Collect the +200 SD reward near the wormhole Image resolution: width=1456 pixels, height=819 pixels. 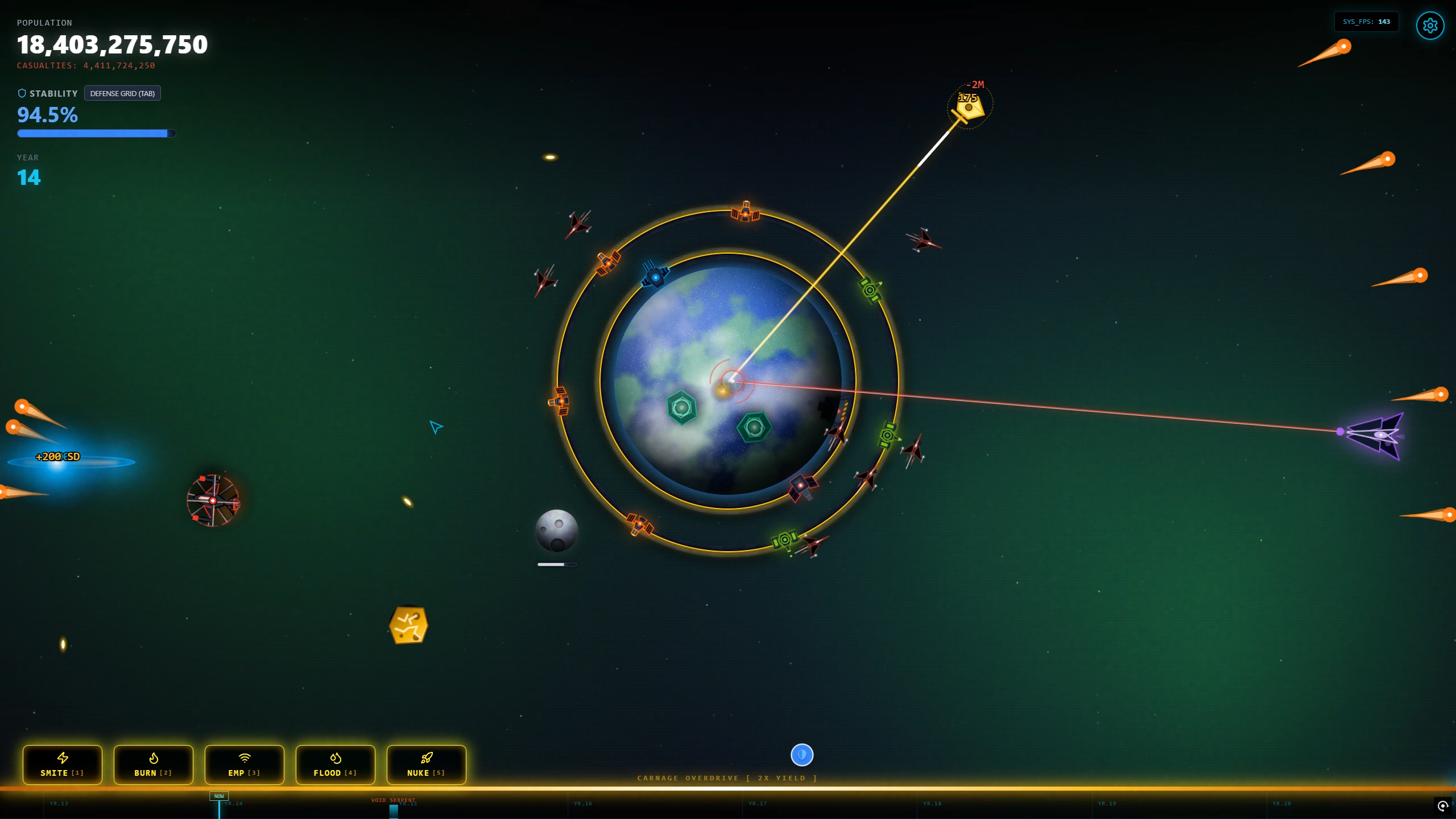pyautogui.click(x=57, y=456)
